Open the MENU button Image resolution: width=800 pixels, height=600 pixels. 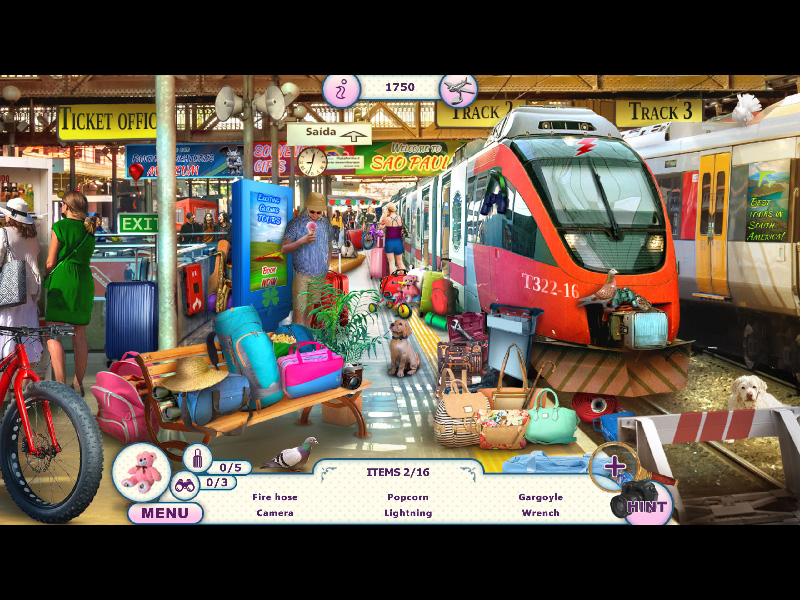click(165, 513)
